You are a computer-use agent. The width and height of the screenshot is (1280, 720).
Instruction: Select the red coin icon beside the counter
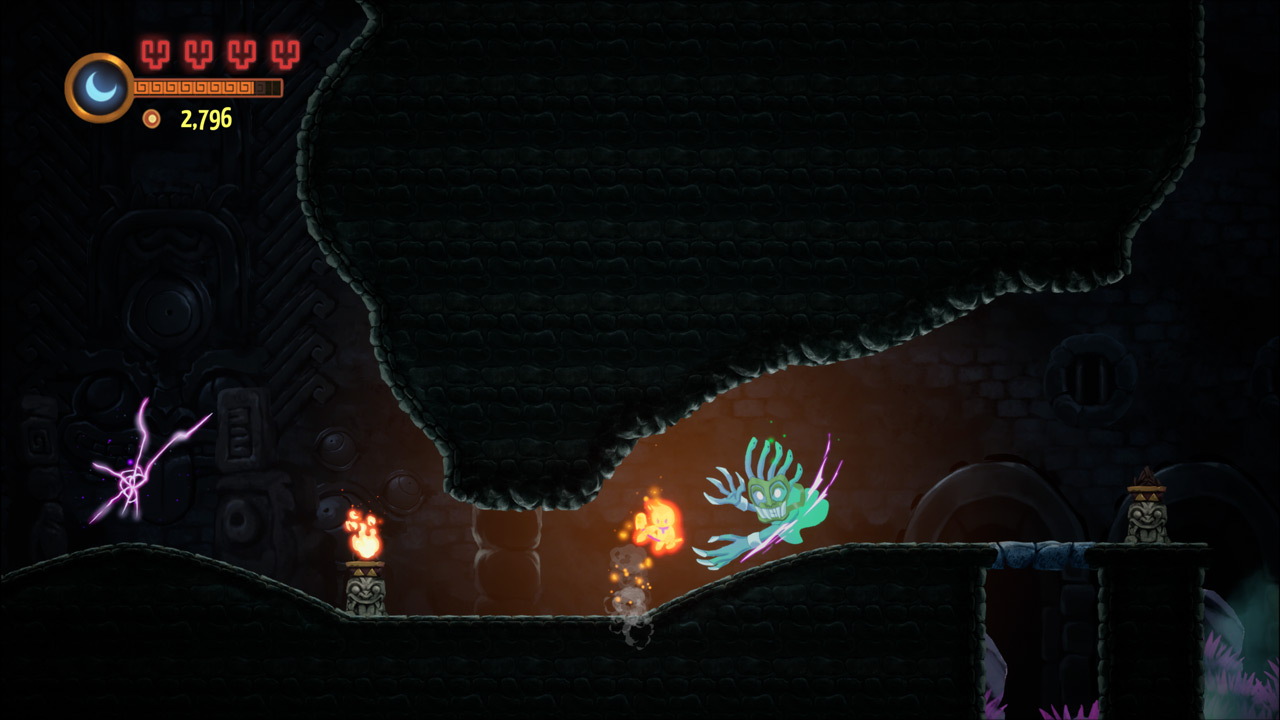(152, 120)
